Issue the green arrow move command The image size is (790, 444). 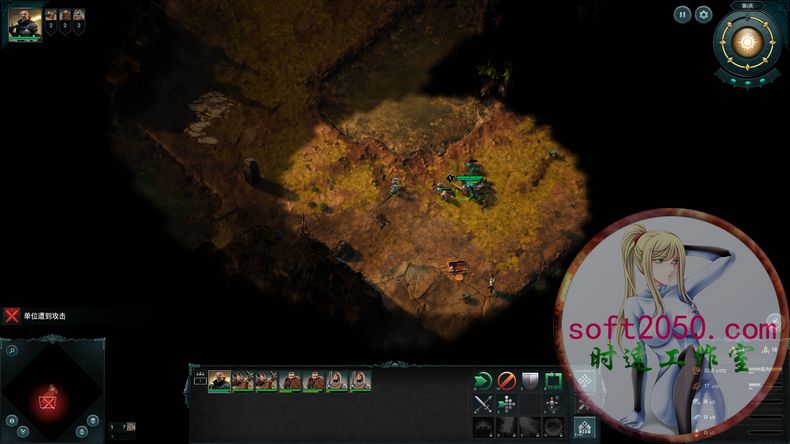483,380
